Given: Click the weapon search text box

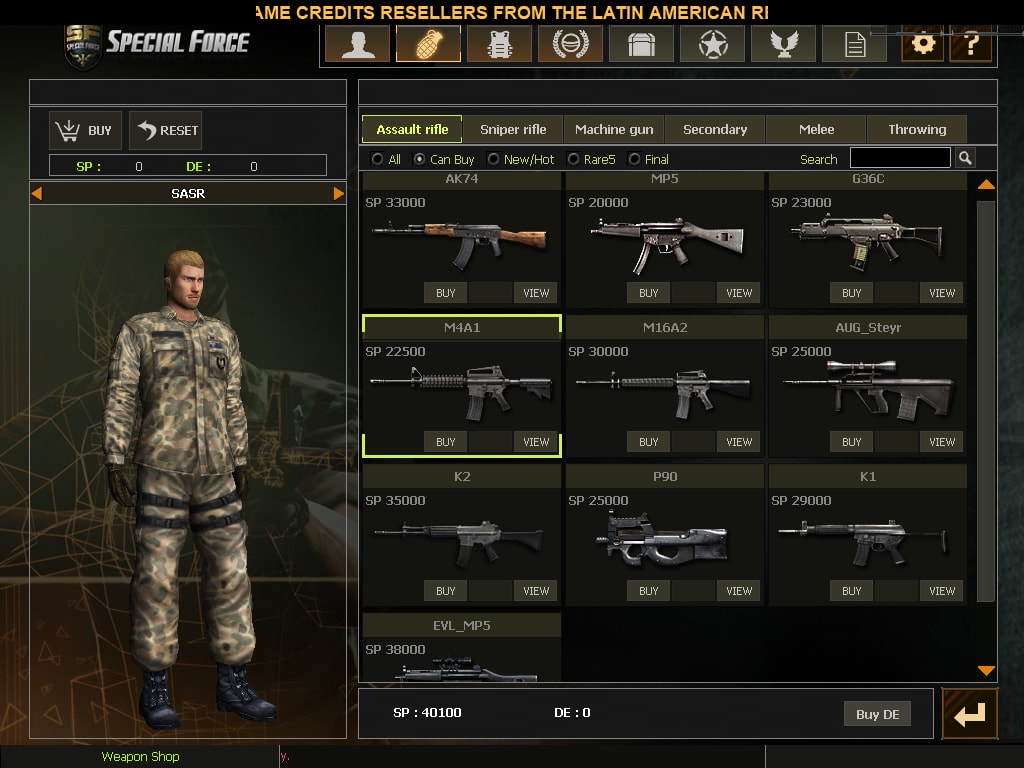Looking at the screenshot, I should coord(900,158).
